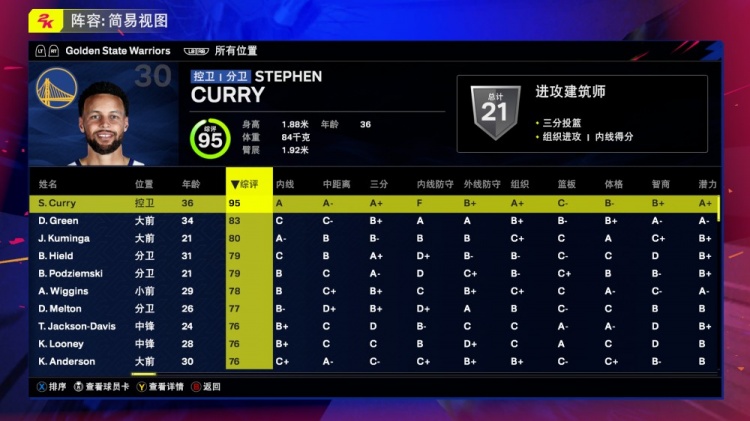This screenshot has height=421, width=750.
Task: Sort roster by 内线 inside column
Action: coord(284,184)
